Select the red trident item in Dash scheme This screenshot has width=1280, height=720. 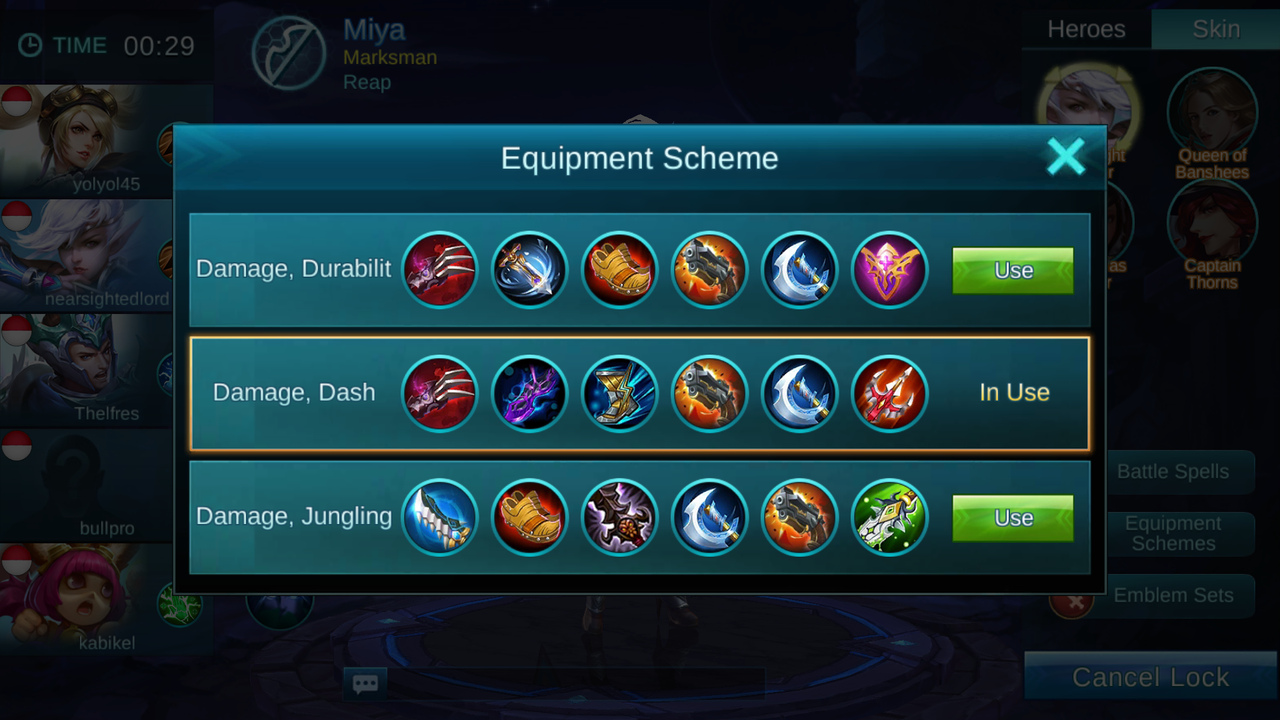click(x=889, y=393)
